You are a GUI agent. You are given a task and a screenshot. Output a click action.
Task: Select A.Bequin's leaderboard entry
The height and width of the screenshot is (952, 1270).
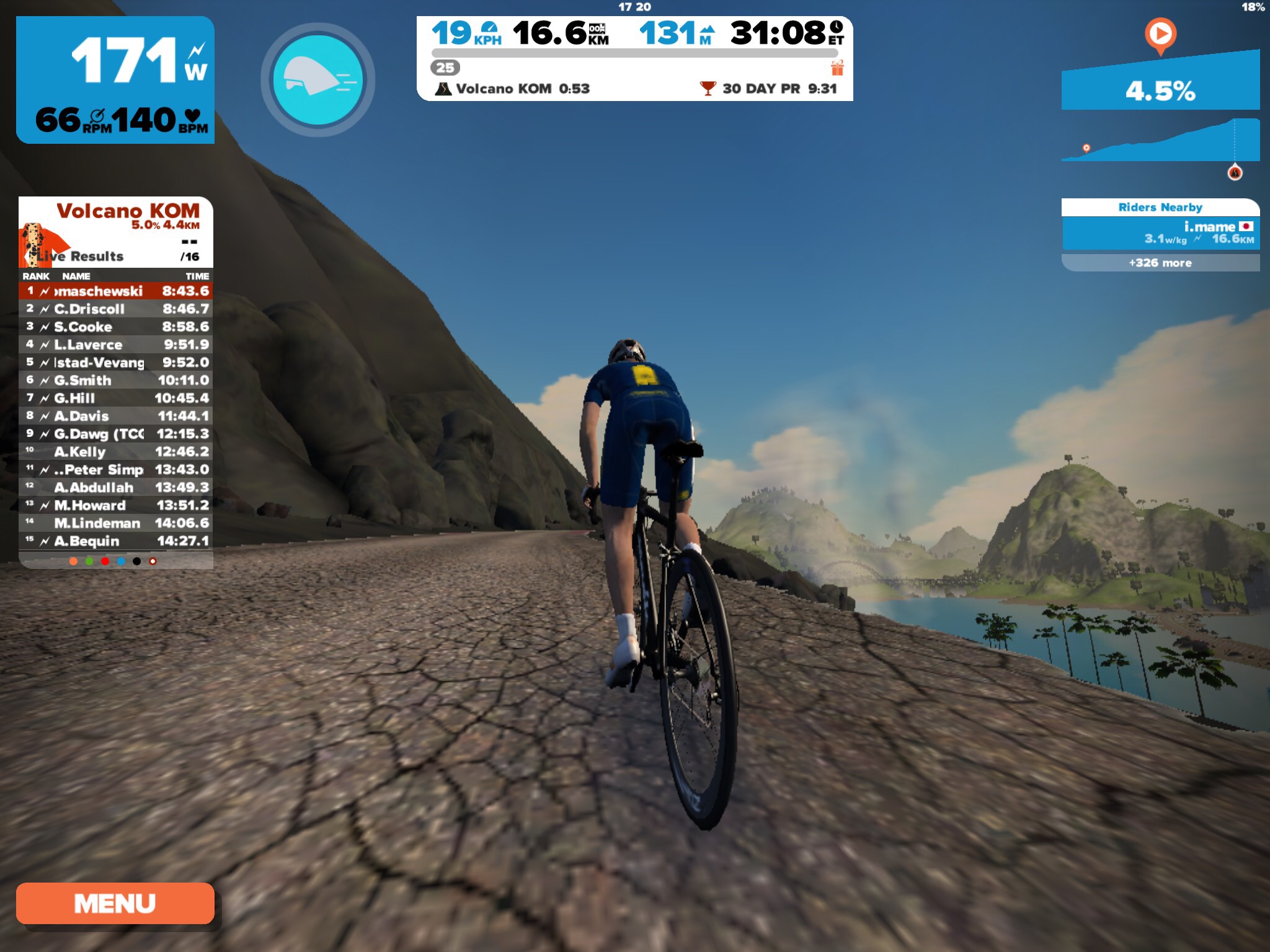tap(116, 541)
